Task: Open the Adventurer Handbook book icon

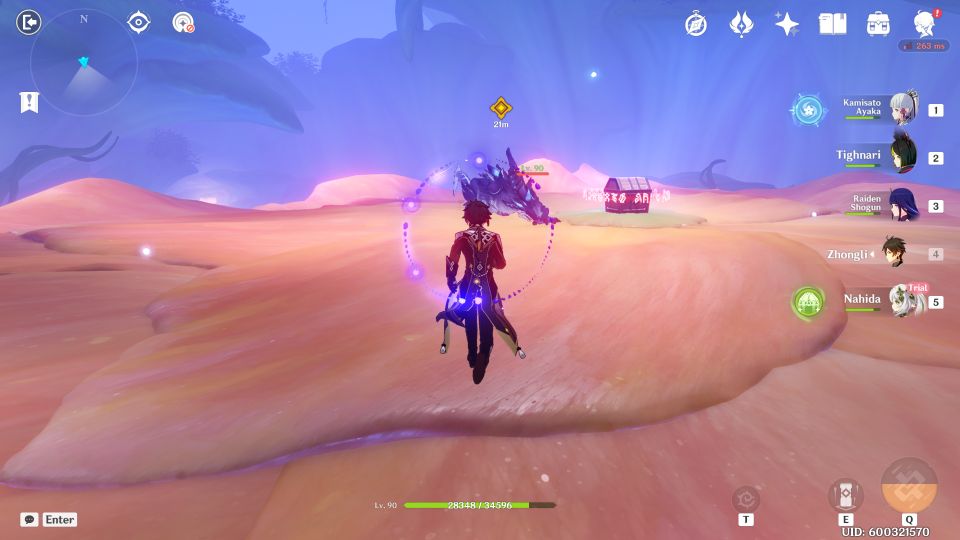Action: tap(832, 24)
